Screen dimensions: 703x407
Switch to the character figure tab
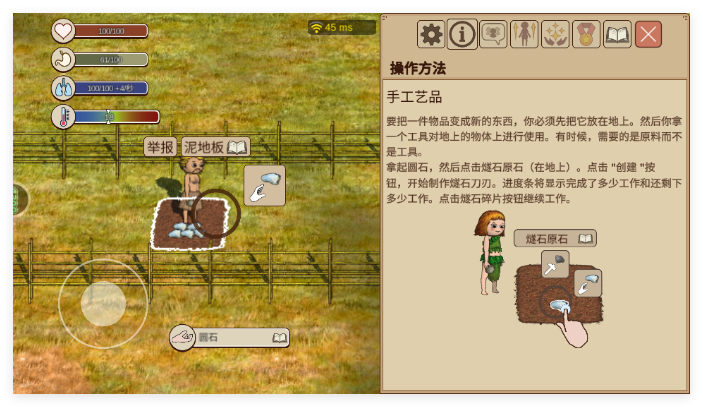click(x=524, y=35)
